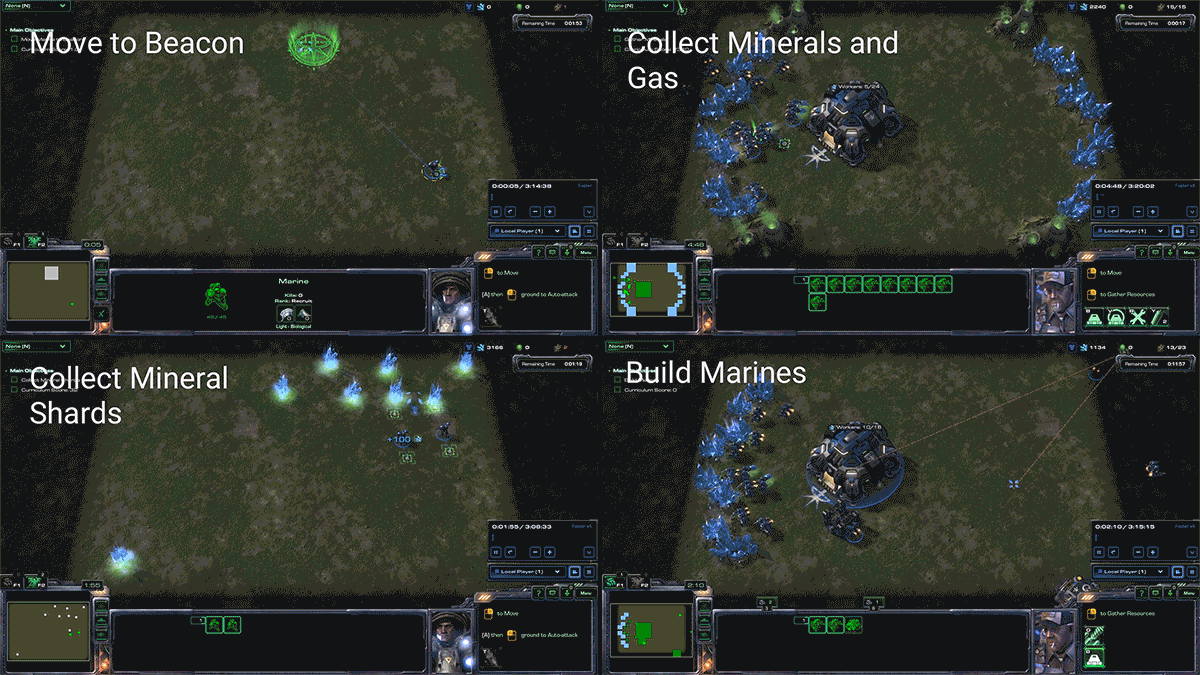The height and width of the screenshot is (675, 1200).
Task: Open the Menu button in Collect Minerals and Gas panel
Action: coord(1188,253)
